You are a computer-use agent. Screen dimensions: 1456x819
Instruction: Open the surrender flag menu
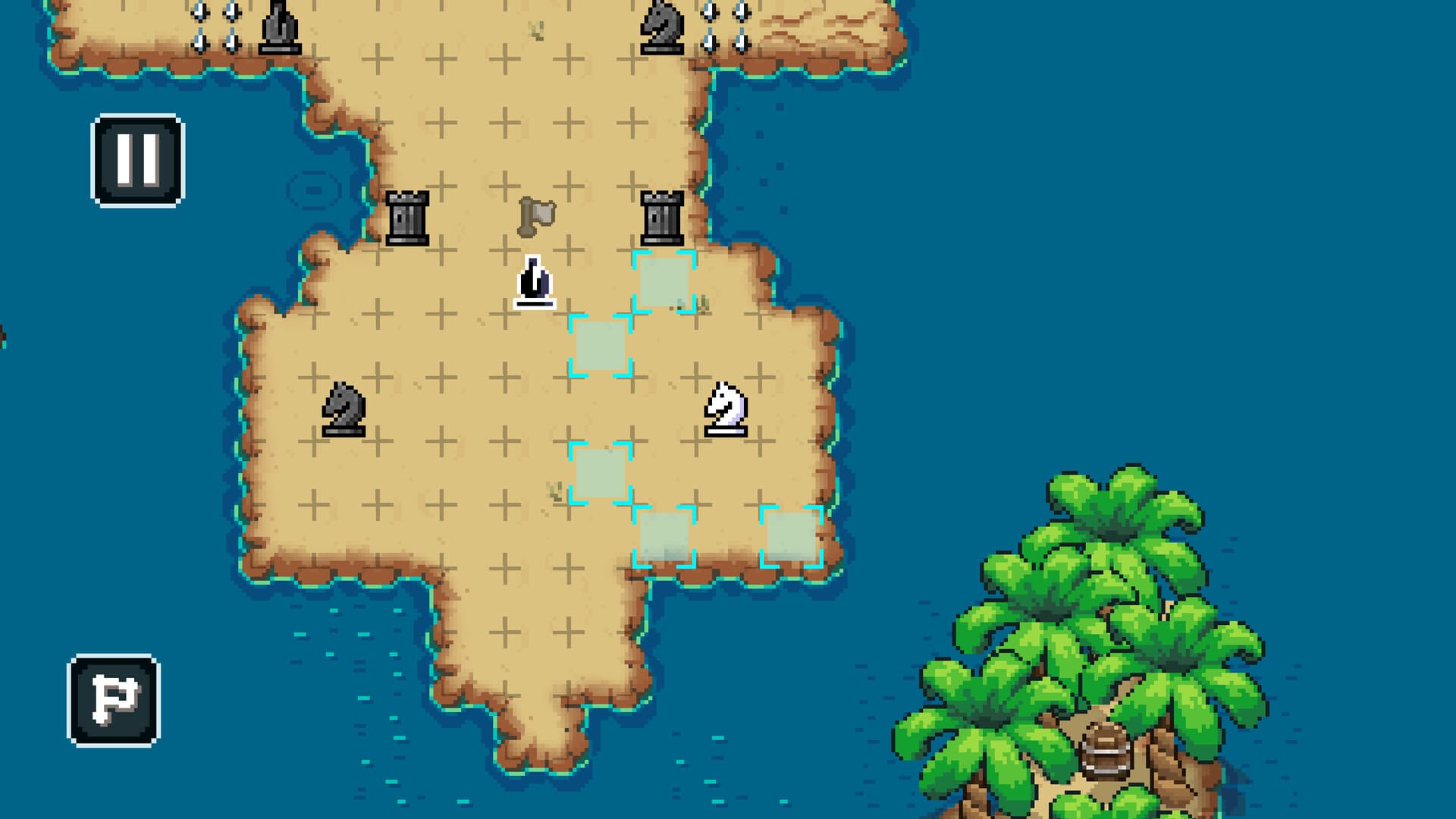(112, 701)
